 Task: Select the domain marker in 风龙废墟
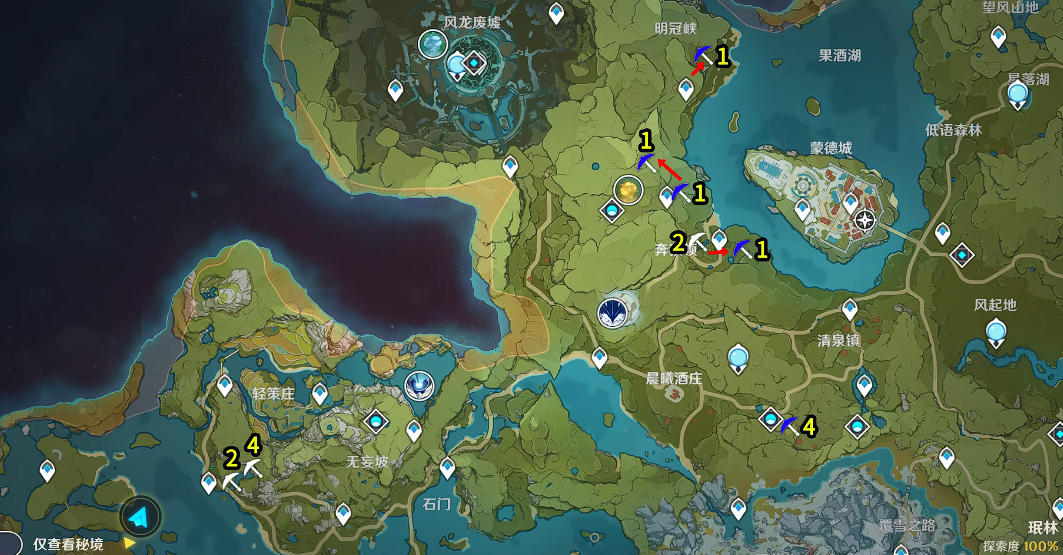coord(473,64)
